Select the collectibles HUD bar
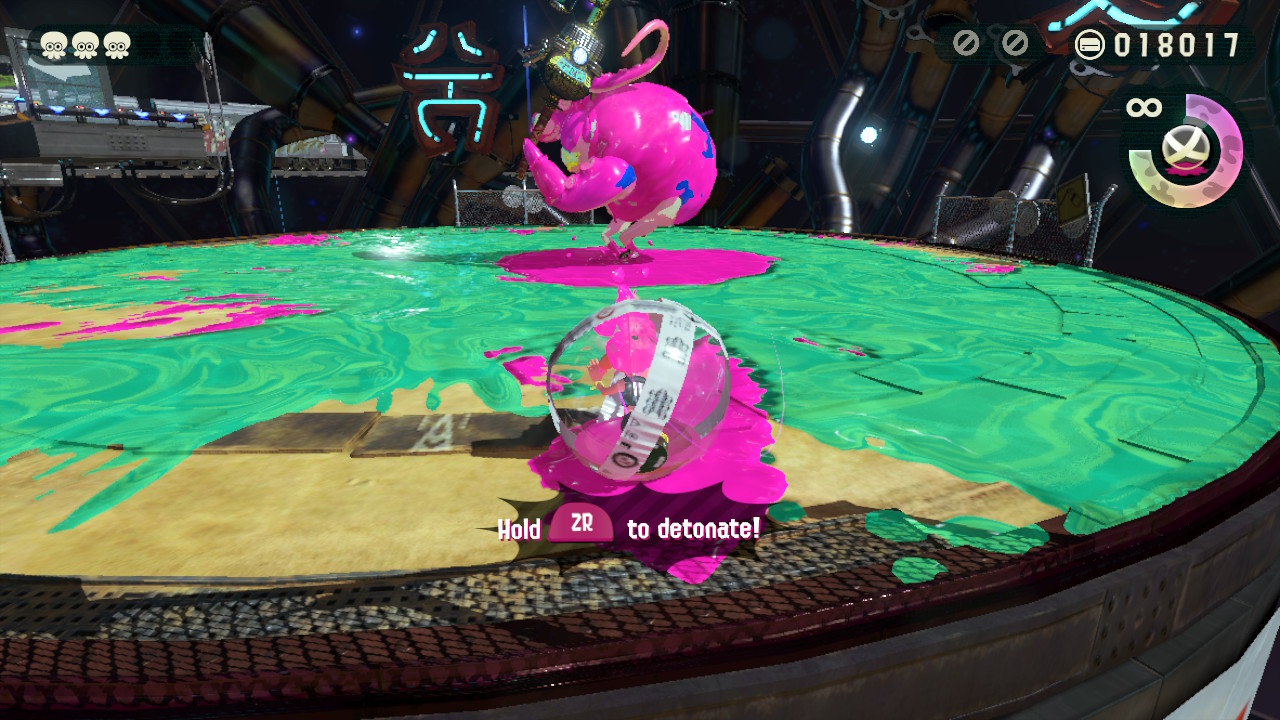Image resolution: width=1280 pixels, height=720 pixels. click(x=990, y=42)
